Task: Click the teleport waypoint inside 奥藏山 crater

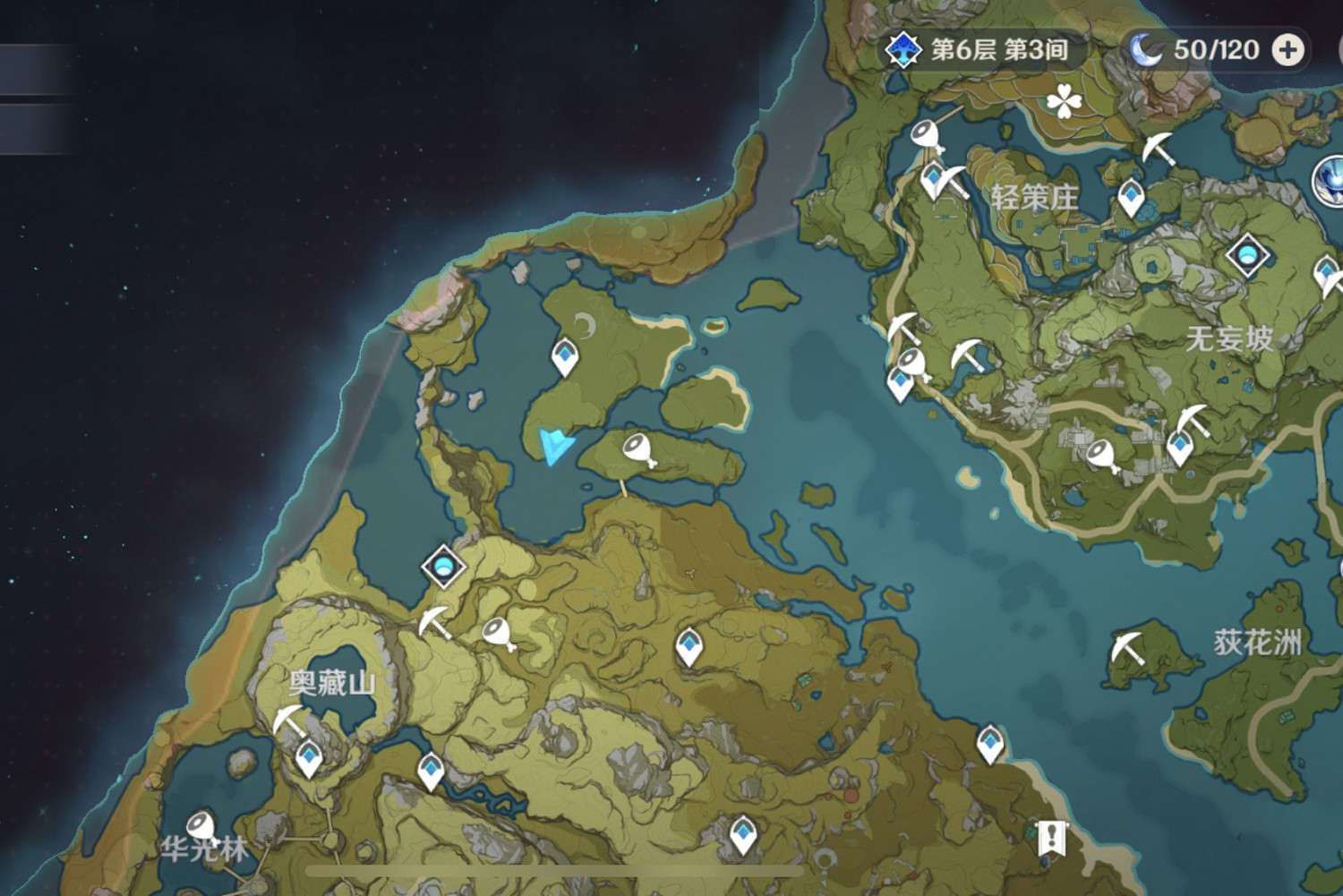Action: [x=308, y=757]
